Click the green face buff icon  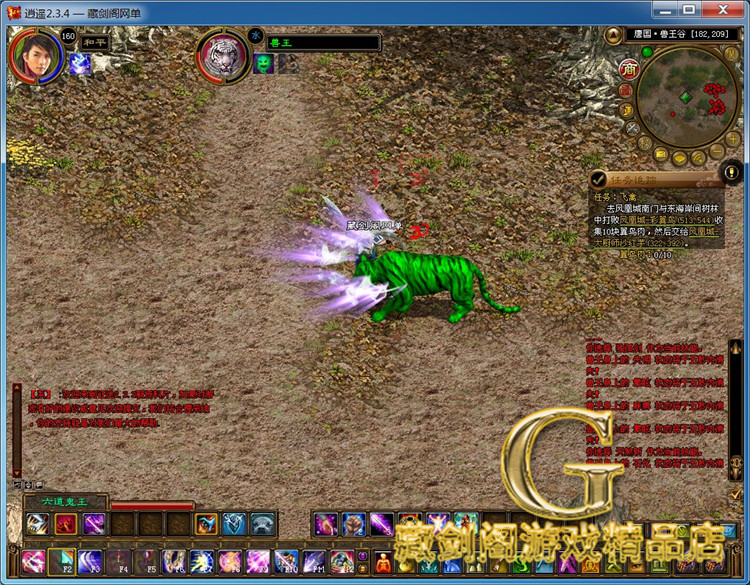pyautogui.click(x=263, y=63)
